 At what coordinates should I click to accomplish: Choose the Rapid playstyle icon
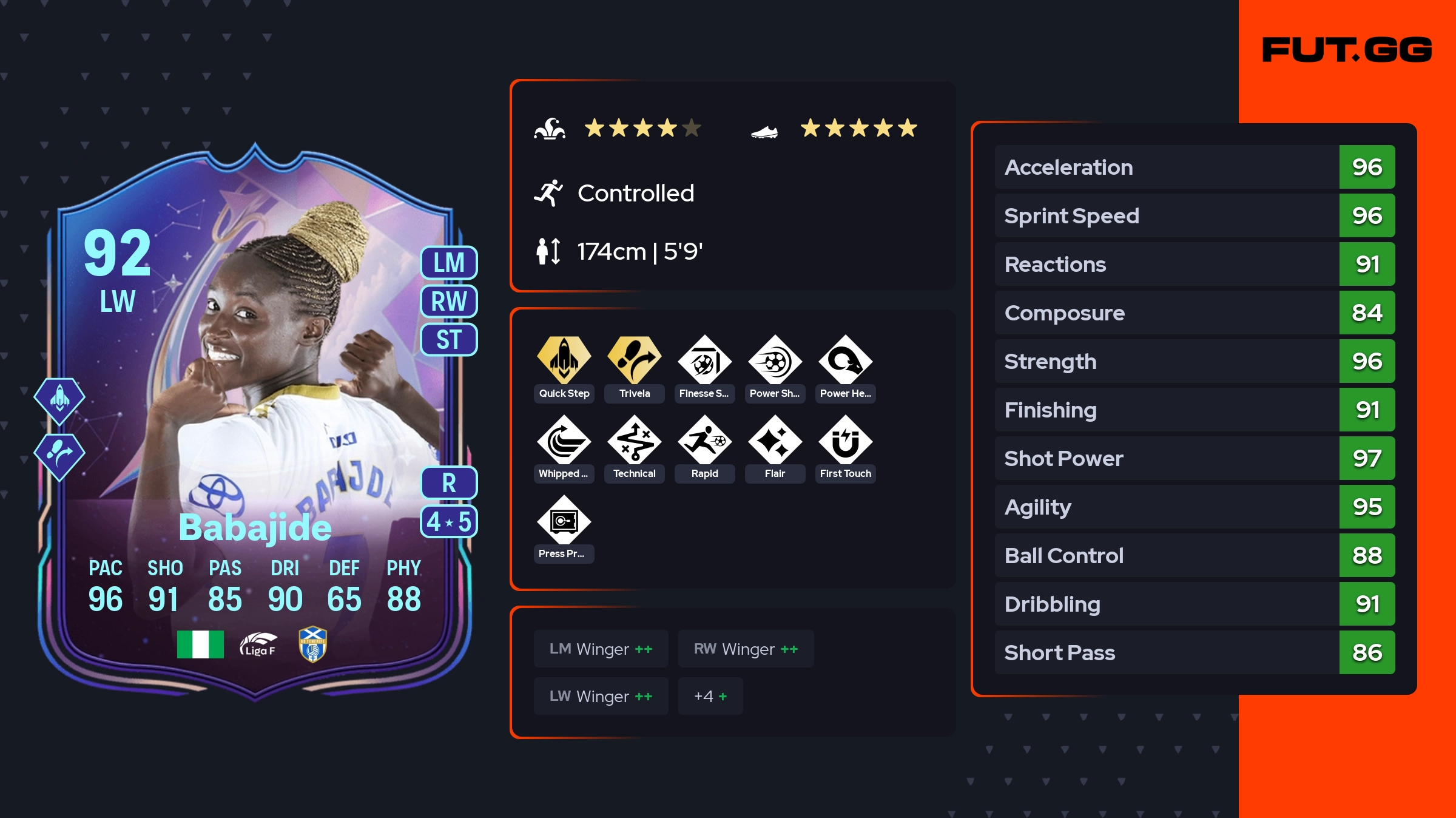704,441
